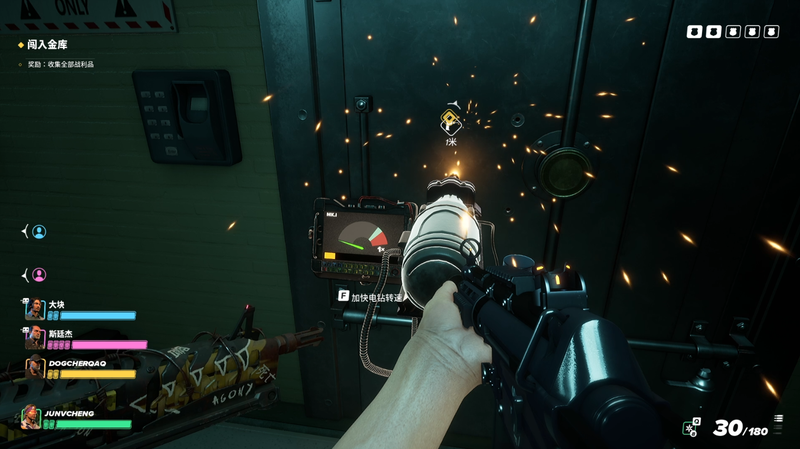Select teammate 大块's portrait

[36, 310]
